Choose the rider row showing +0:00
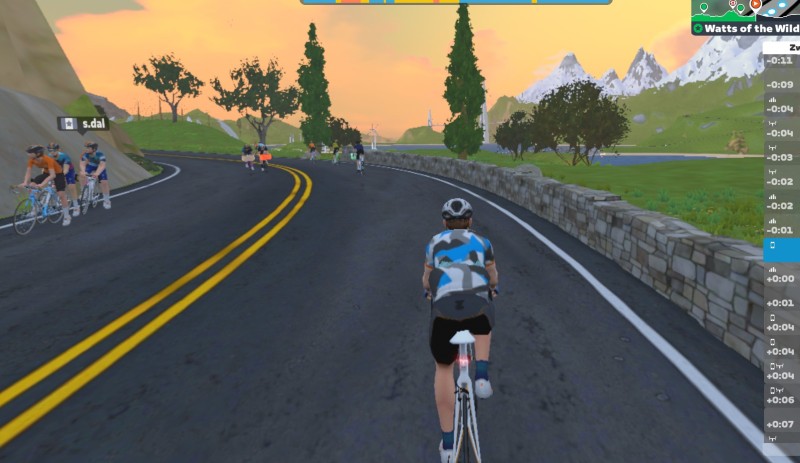Screen dimensions: 800x463 click(x=781, y=279)
